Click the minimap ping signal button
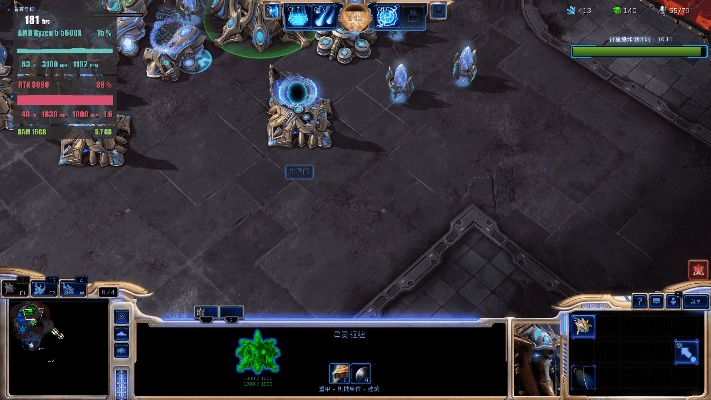Viewport: 711px width, 400px height. click(x=122, y=317)
